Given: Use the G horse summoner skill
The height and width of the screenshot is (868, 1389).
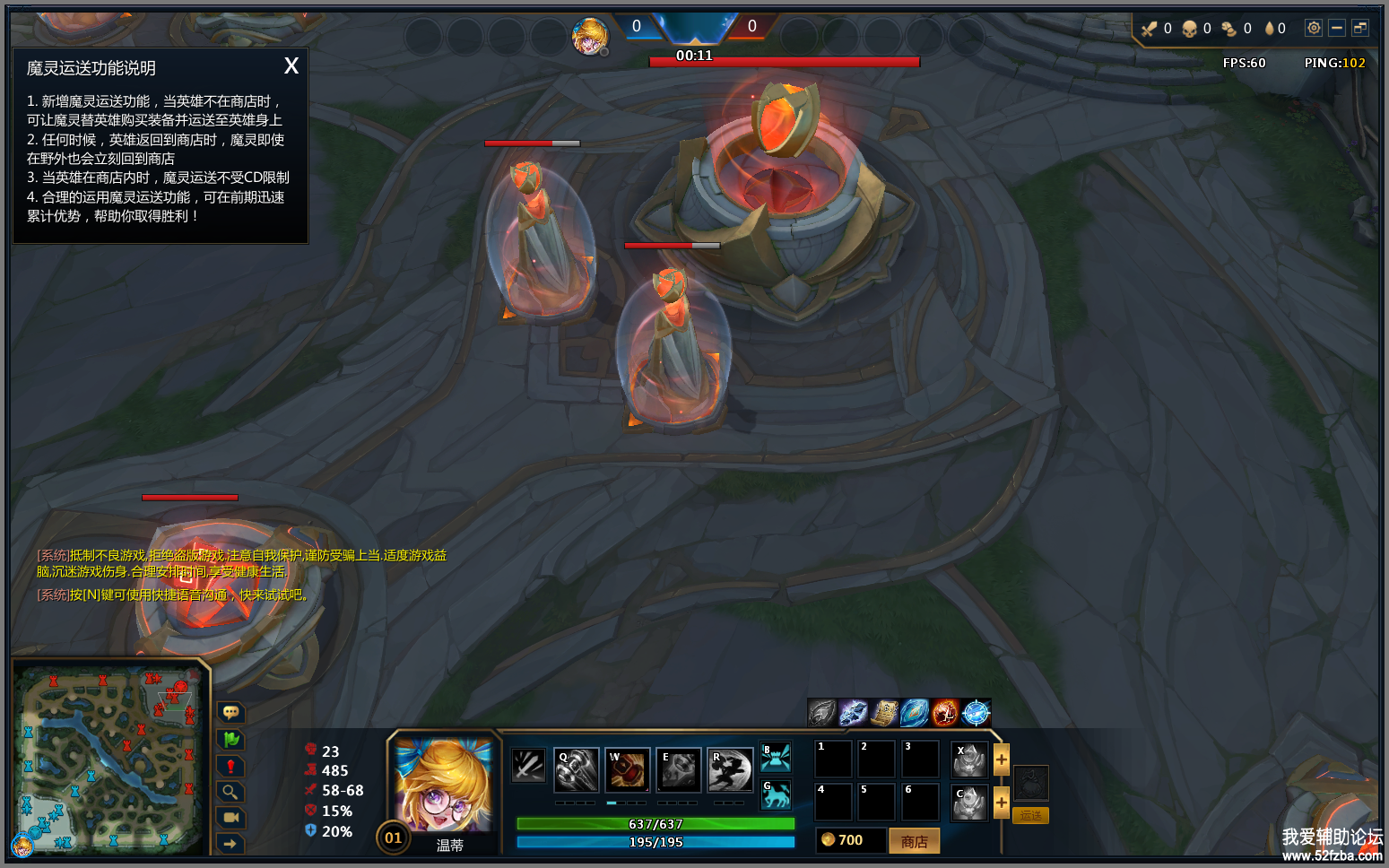Looking at the screenshot, I should click(776, 794).
